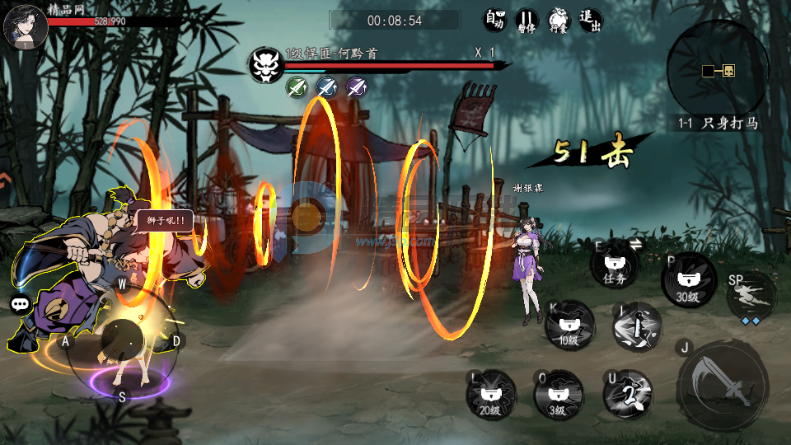The width and height of the screenshot is (791, 445).
Task: Tap the 任务 locked skill slot
Action: click(x=614, y=265)
